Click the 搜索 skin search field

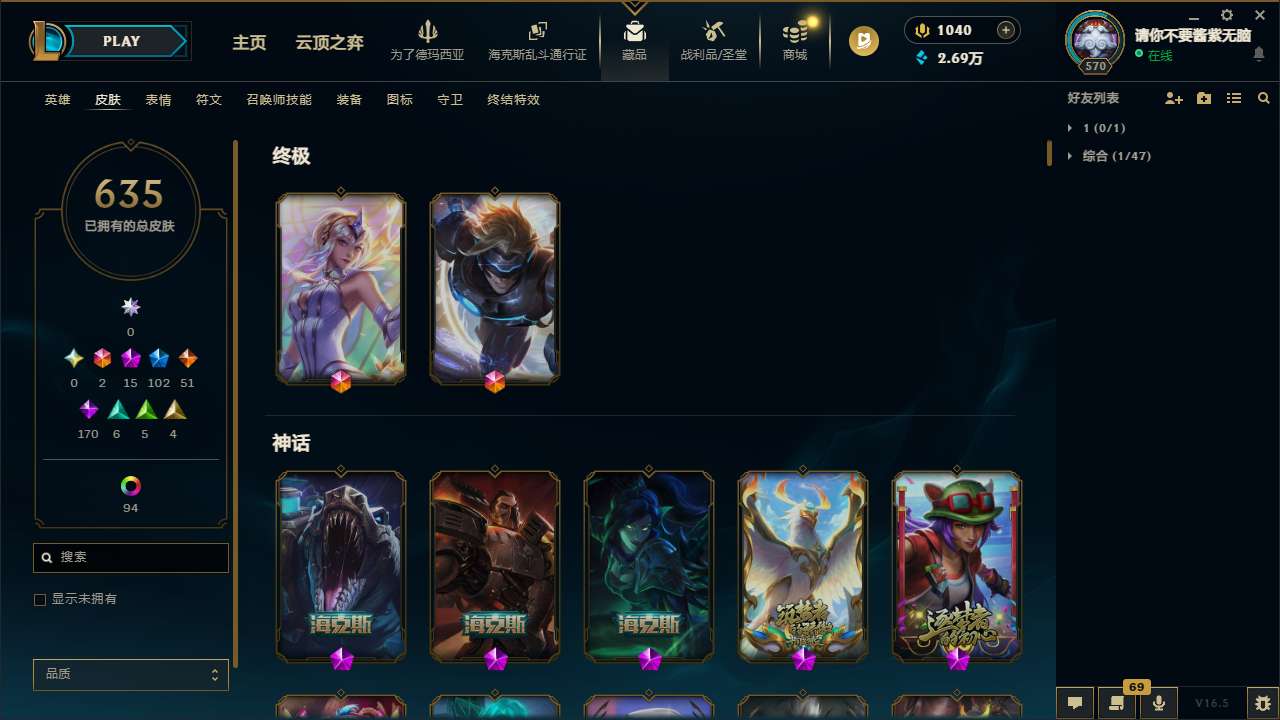click(130, 557)
